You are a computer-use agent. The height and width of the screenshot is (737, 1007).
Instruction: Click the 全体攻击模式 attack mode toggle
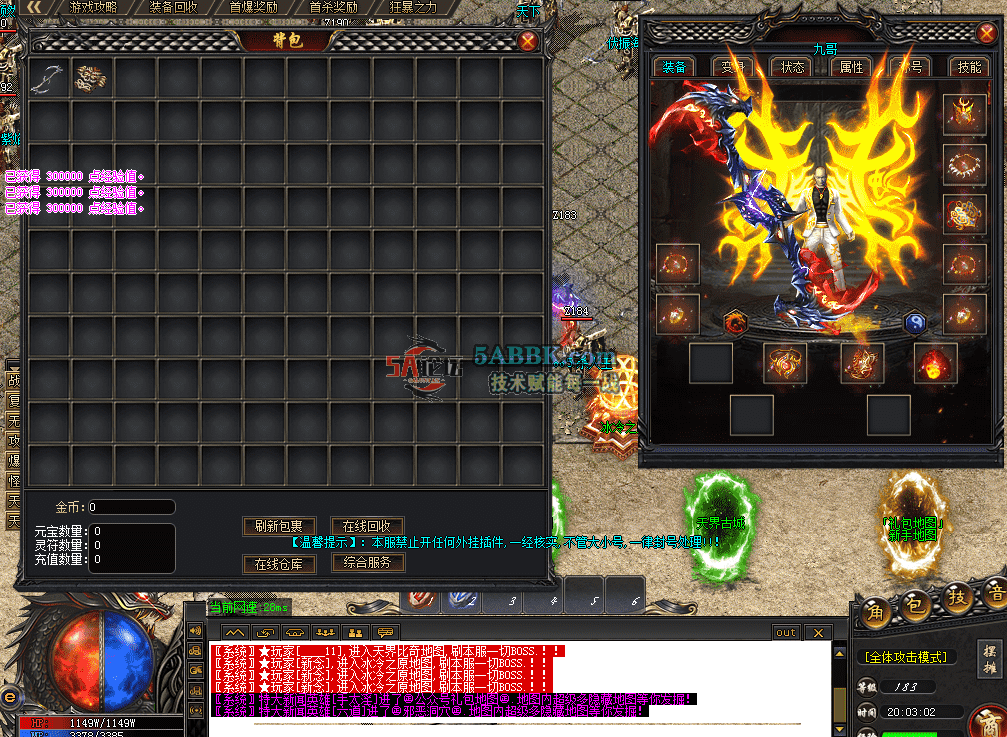(905, 657)
